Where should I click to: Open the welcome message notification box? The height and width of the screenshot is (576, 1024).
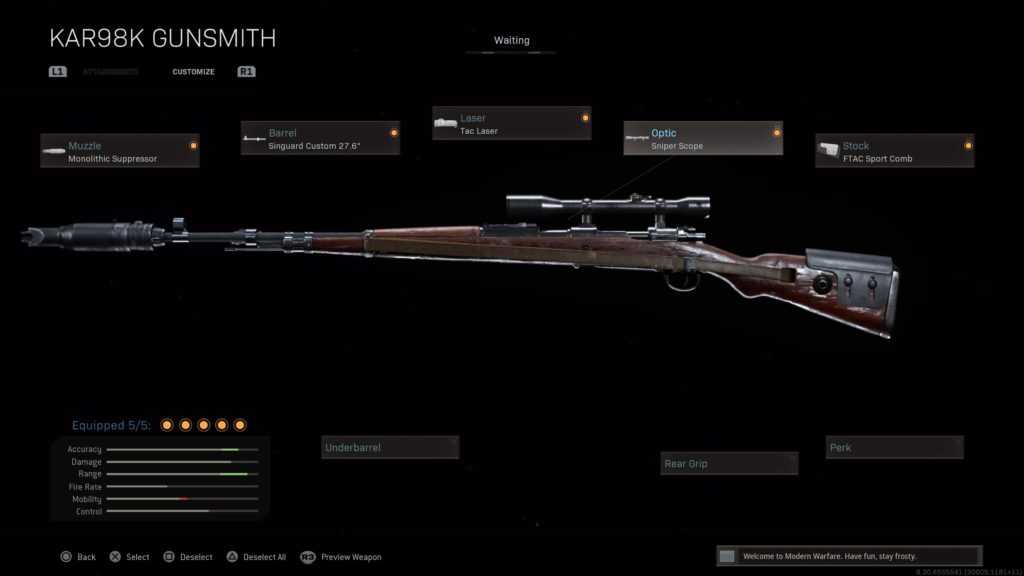849,556
